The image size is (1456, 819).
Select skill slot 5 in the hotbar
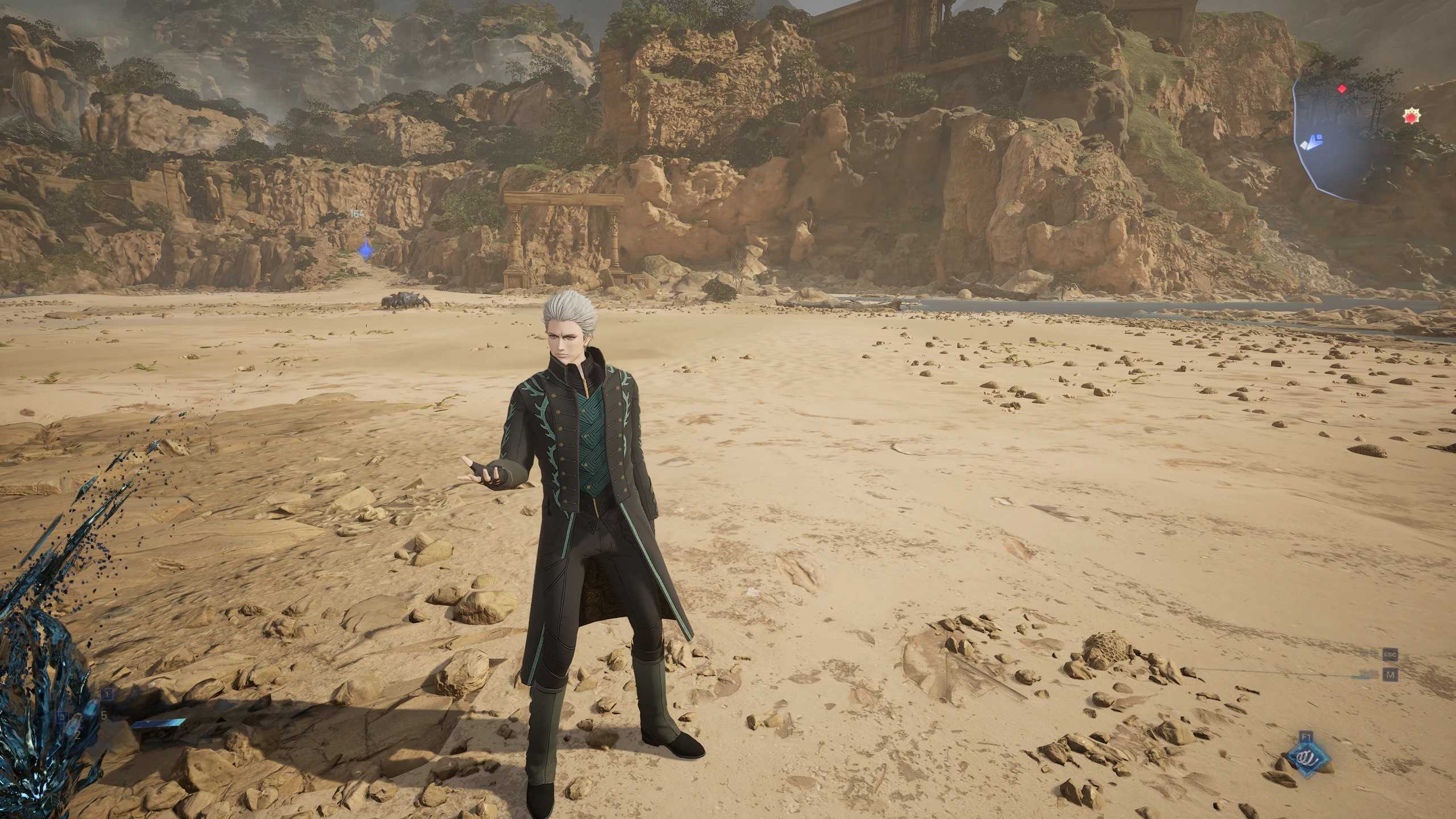104,717
